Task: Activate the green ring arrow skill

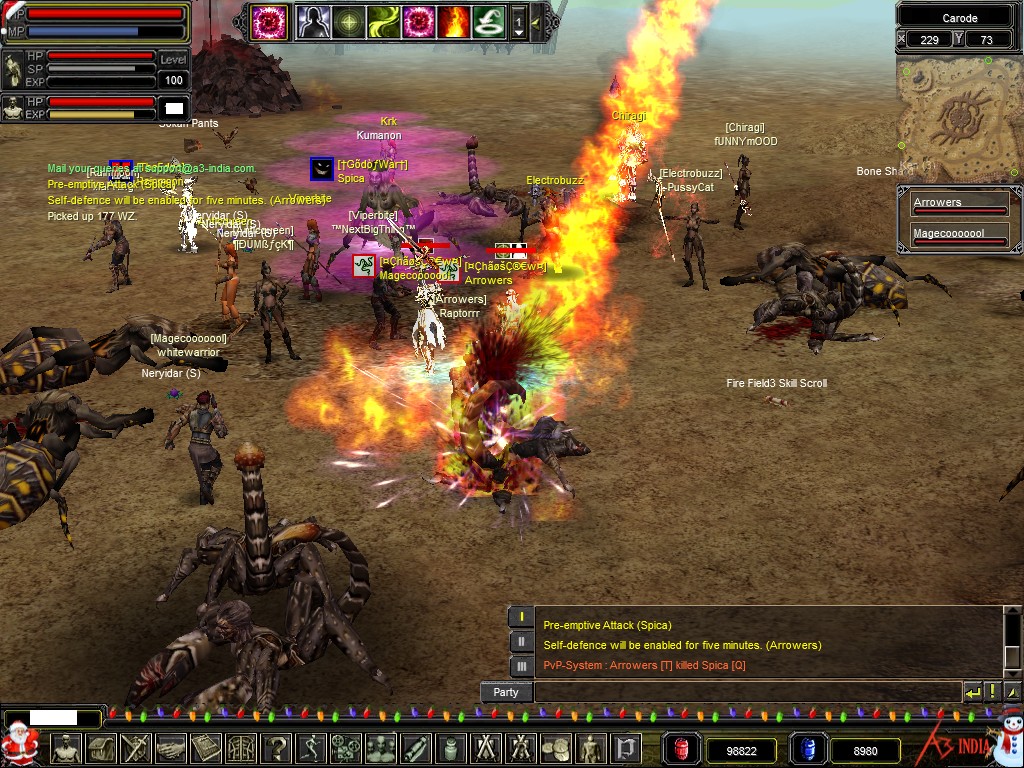Action: point(487,21)
